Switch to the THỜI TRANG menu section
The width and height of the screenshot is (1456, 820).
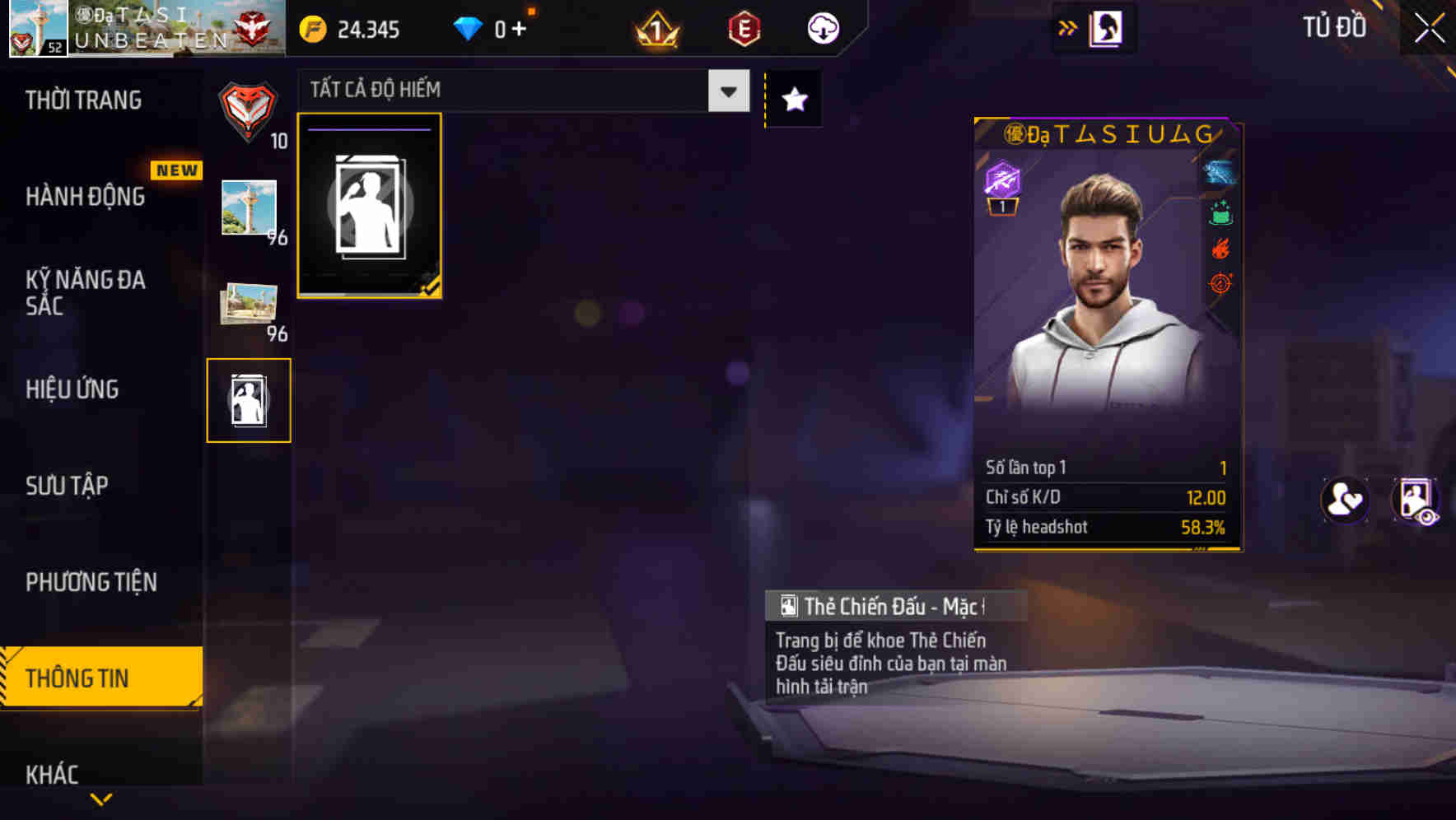click(82, 100)
